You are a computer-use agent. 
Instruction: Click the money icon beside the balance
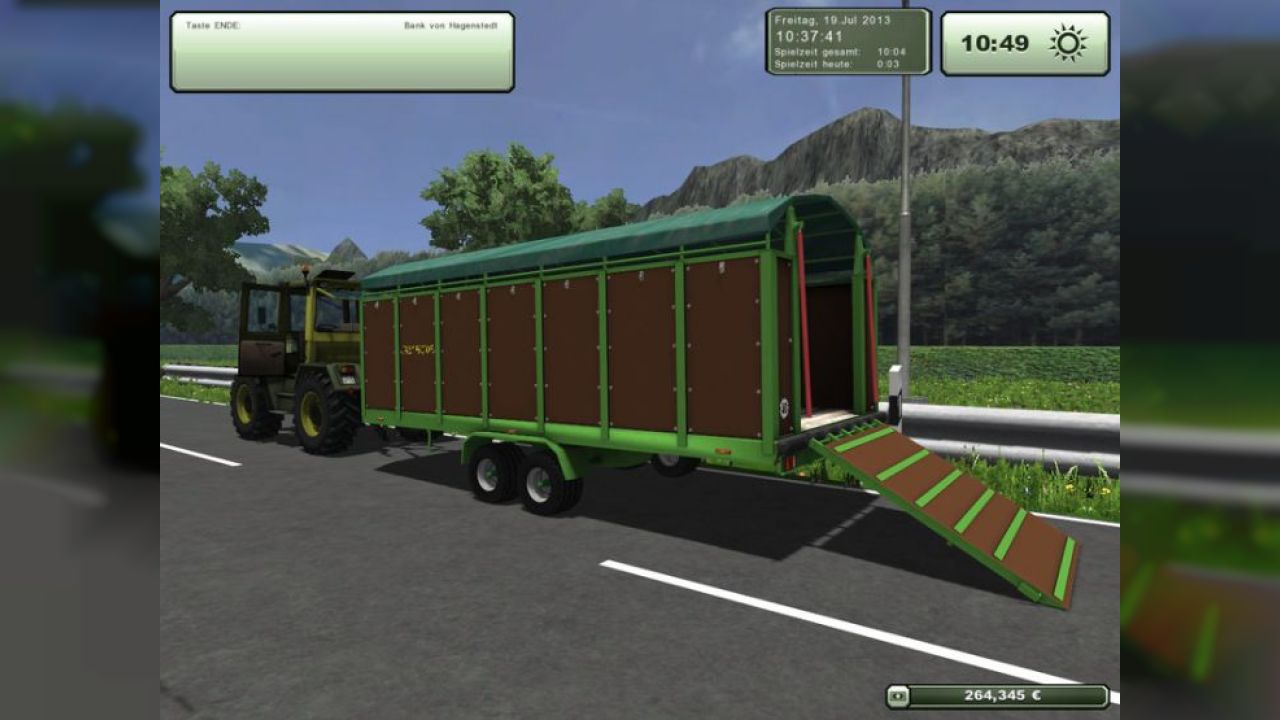[898, 696]
